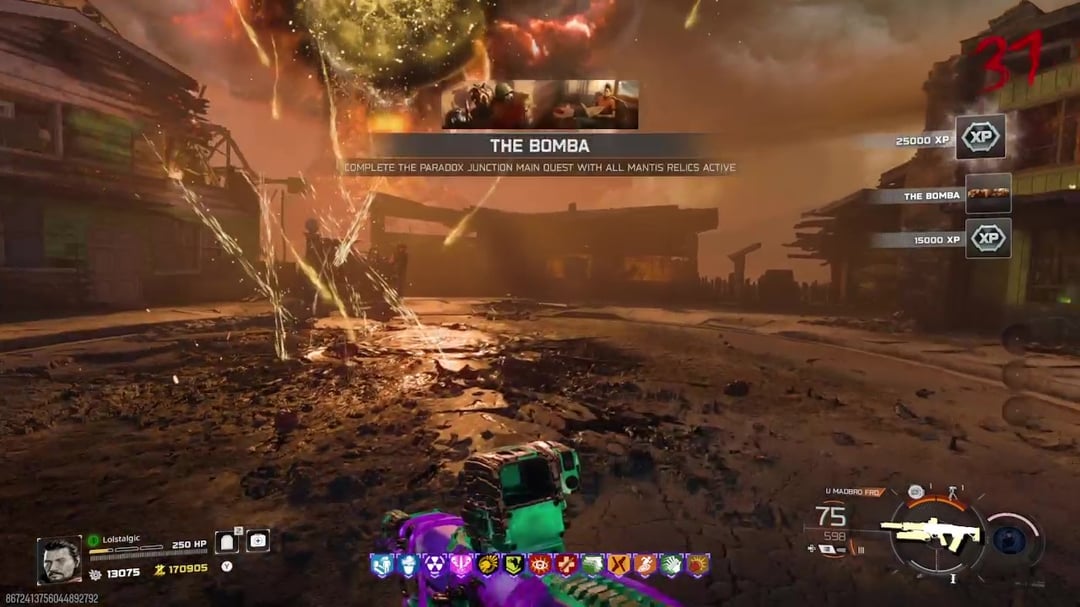The height and width of the screenshot is (607, 1080).
Task: Select the orange running figure perk icon
Action: click(x=645, y=566)
